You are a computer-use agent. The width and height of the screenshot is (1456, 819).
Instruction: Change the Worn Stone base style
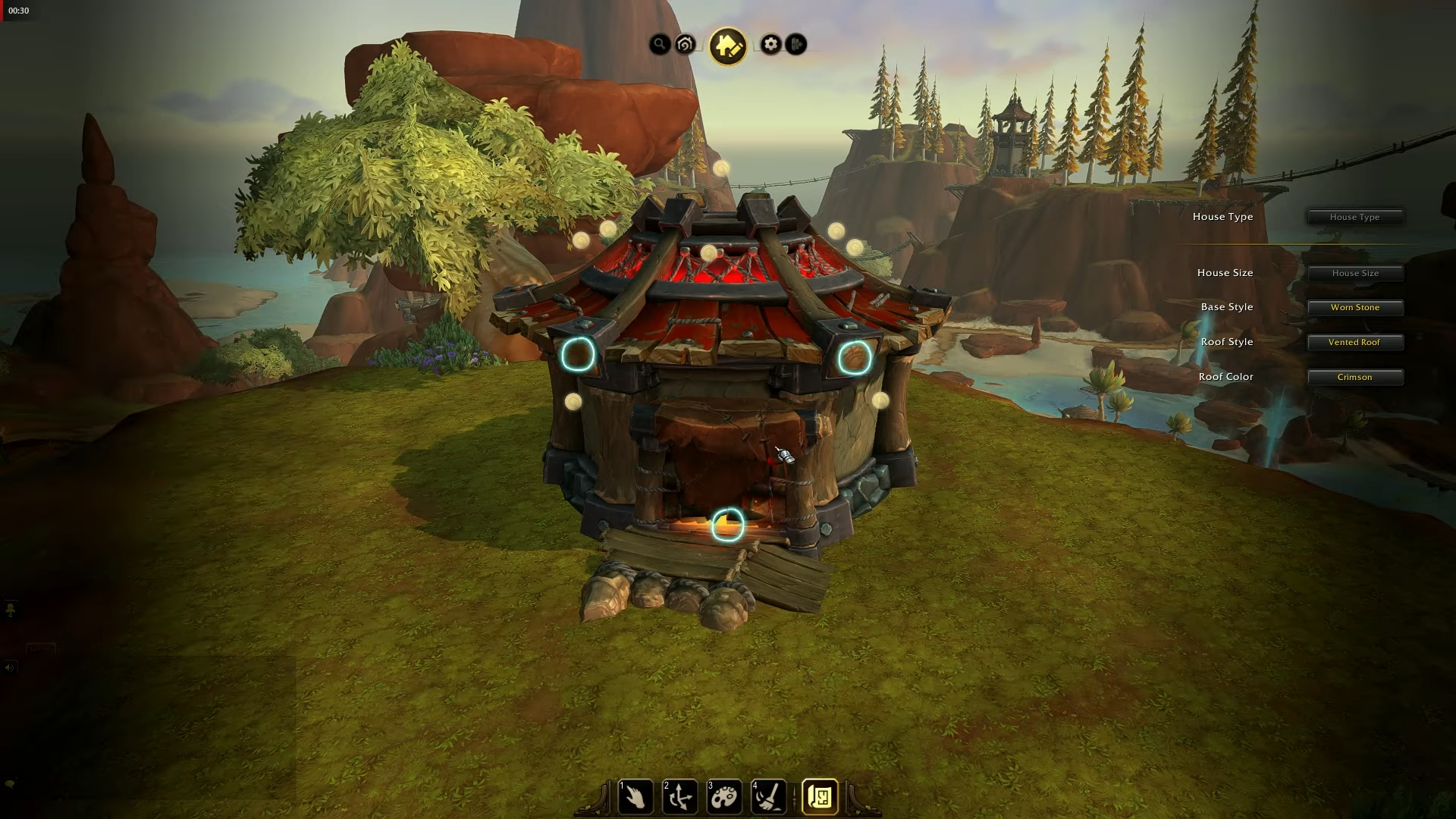(1354, 307)
